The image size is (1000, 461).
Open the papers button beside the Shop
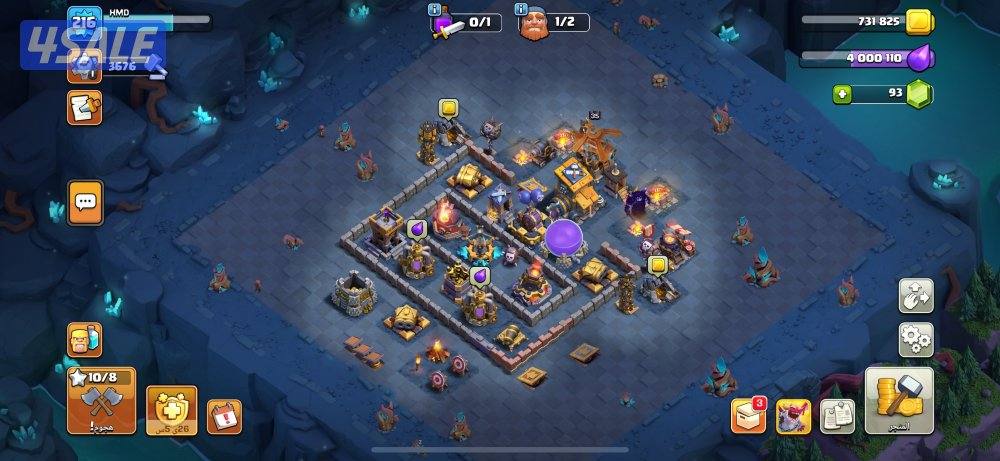tap(837, 415)
